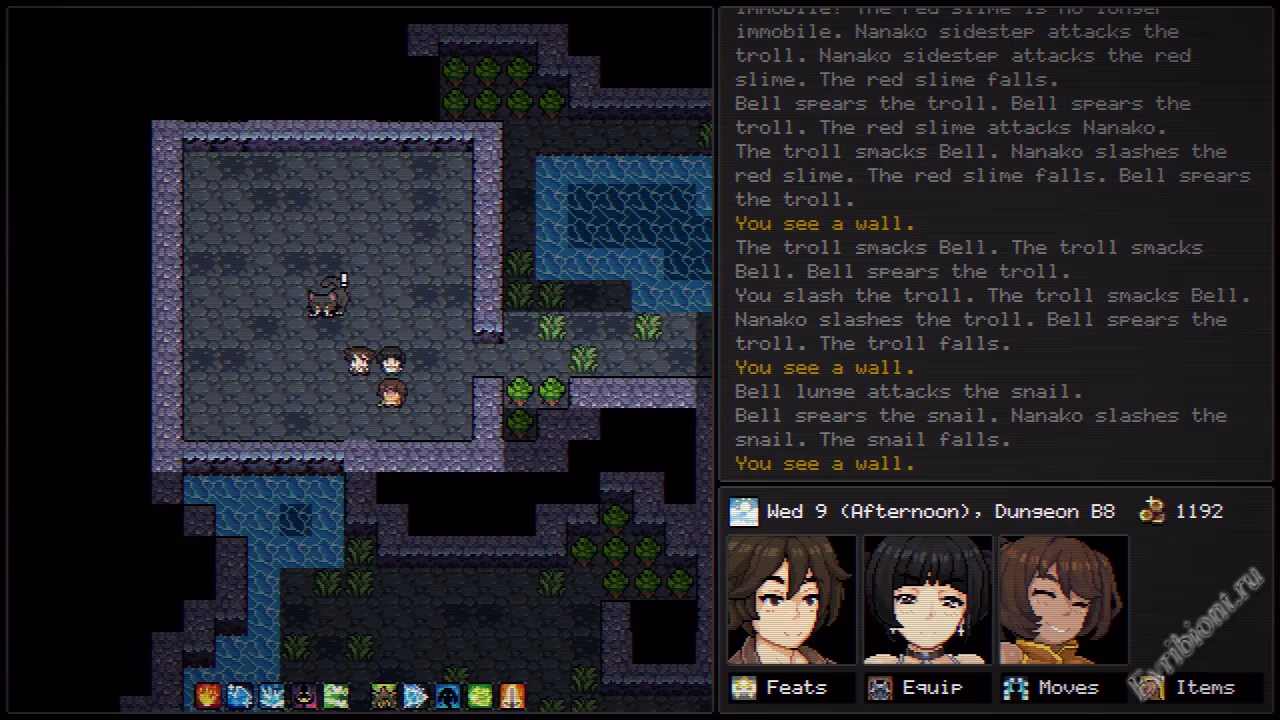1280x720 pixels.
Task: Select the black-haired character portrait
Action: (927, 599)
